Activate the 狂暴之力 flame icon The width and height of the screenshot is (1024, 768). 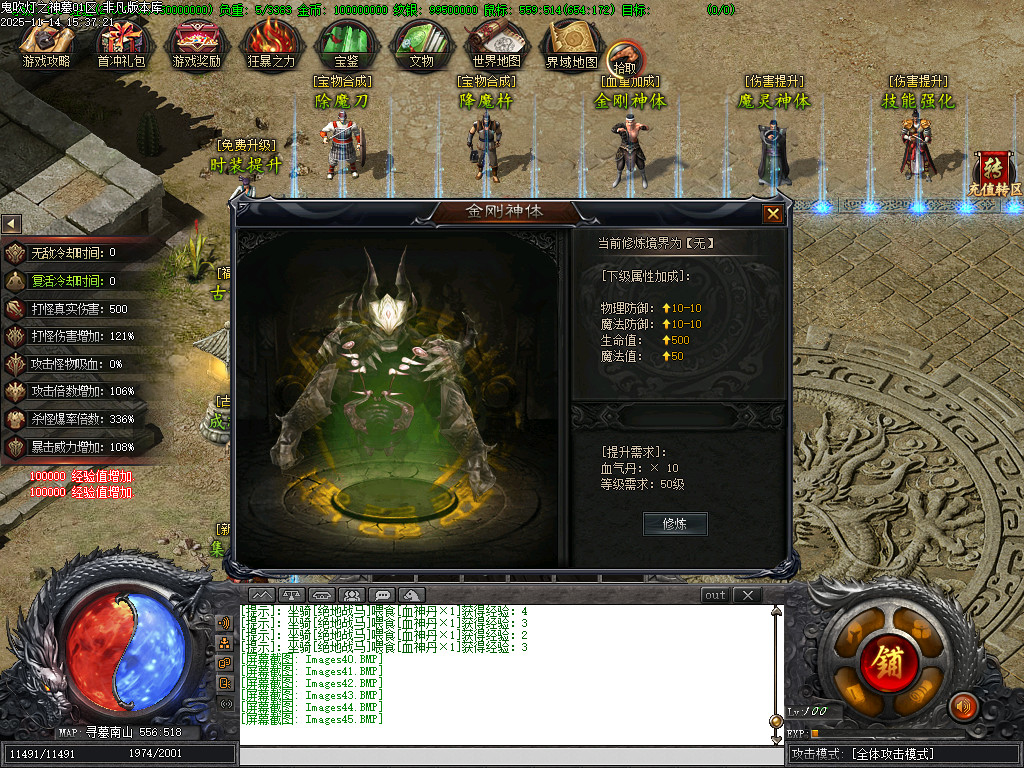click(271, 44)
